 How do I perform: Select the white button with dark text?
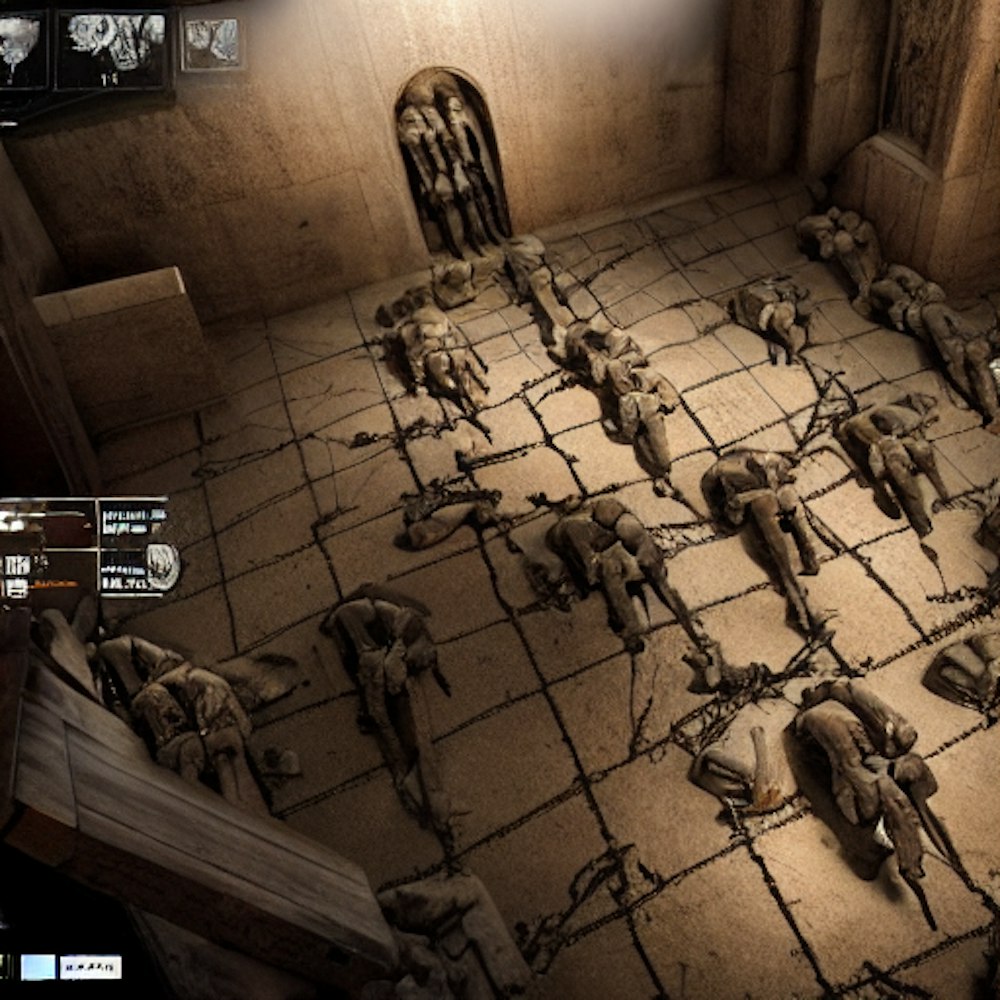point(90,966)
